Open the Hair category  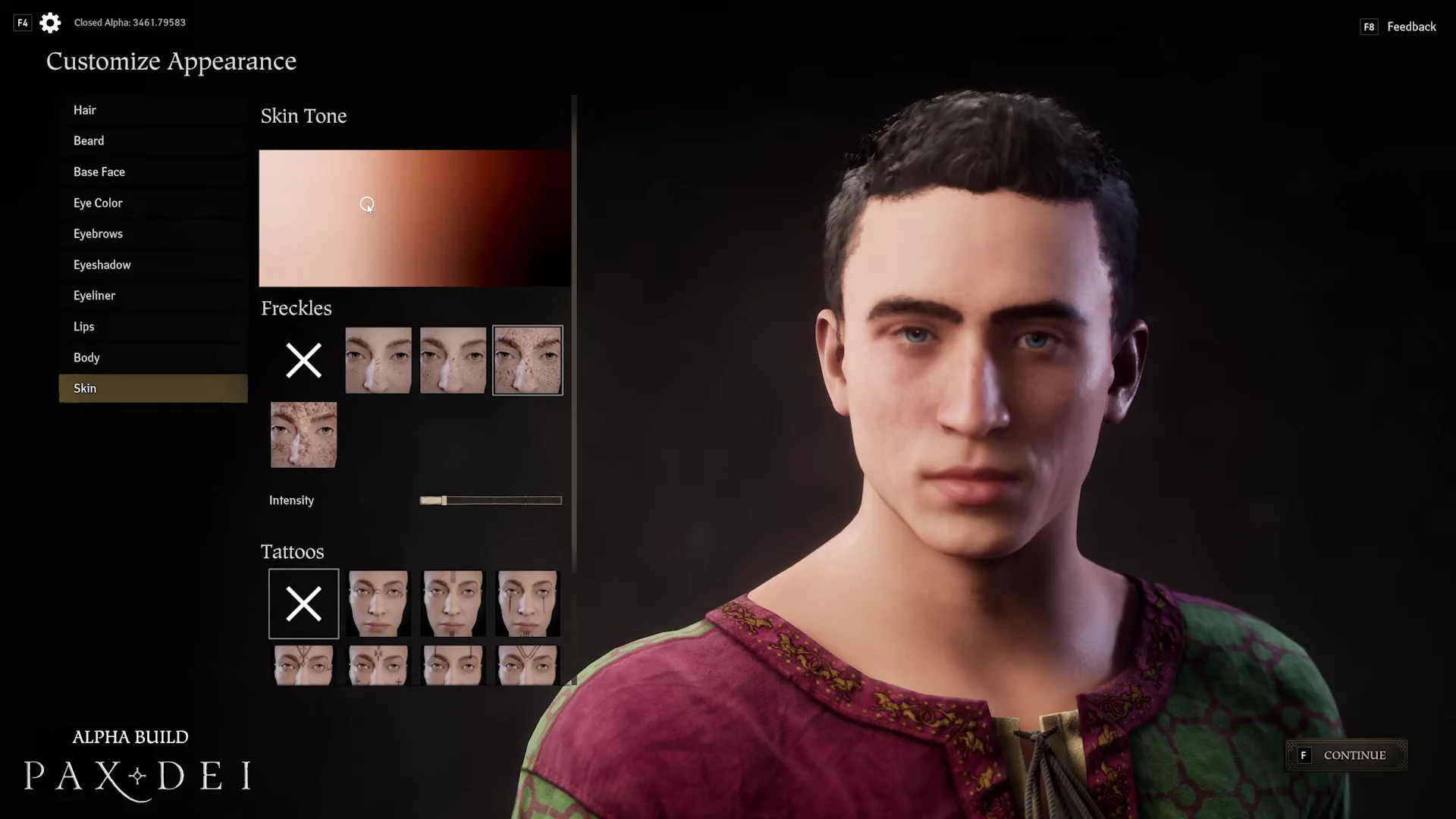point(85,110)
